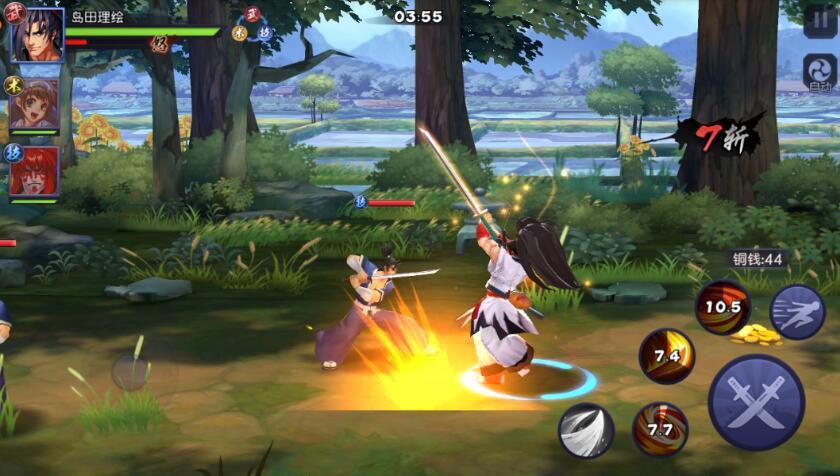Switch to the red-haired teammate portrait
The width and height of the screenshot is (840, 476).
pyautogui.click(x=35, y=170)
